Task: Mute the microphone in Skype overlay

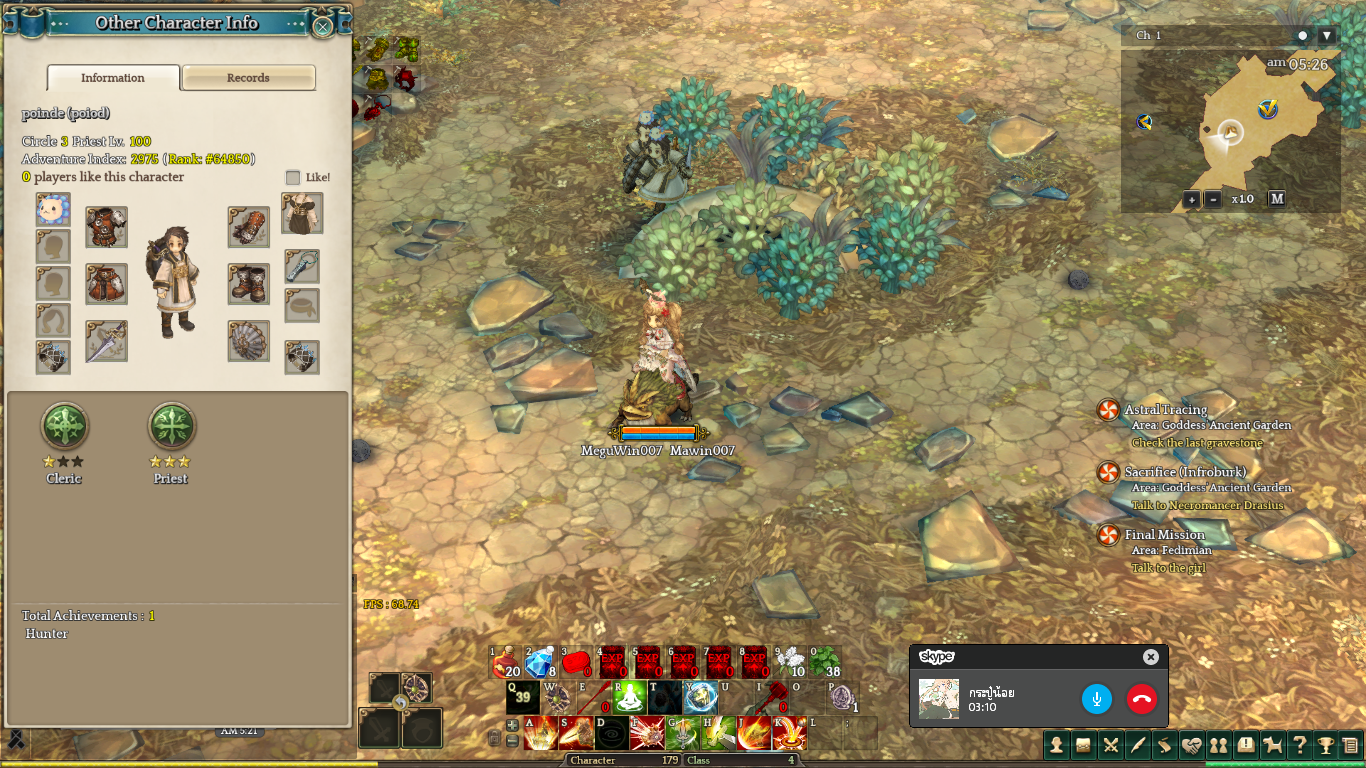Action: pyautogui.click(x=1097, y=698)
